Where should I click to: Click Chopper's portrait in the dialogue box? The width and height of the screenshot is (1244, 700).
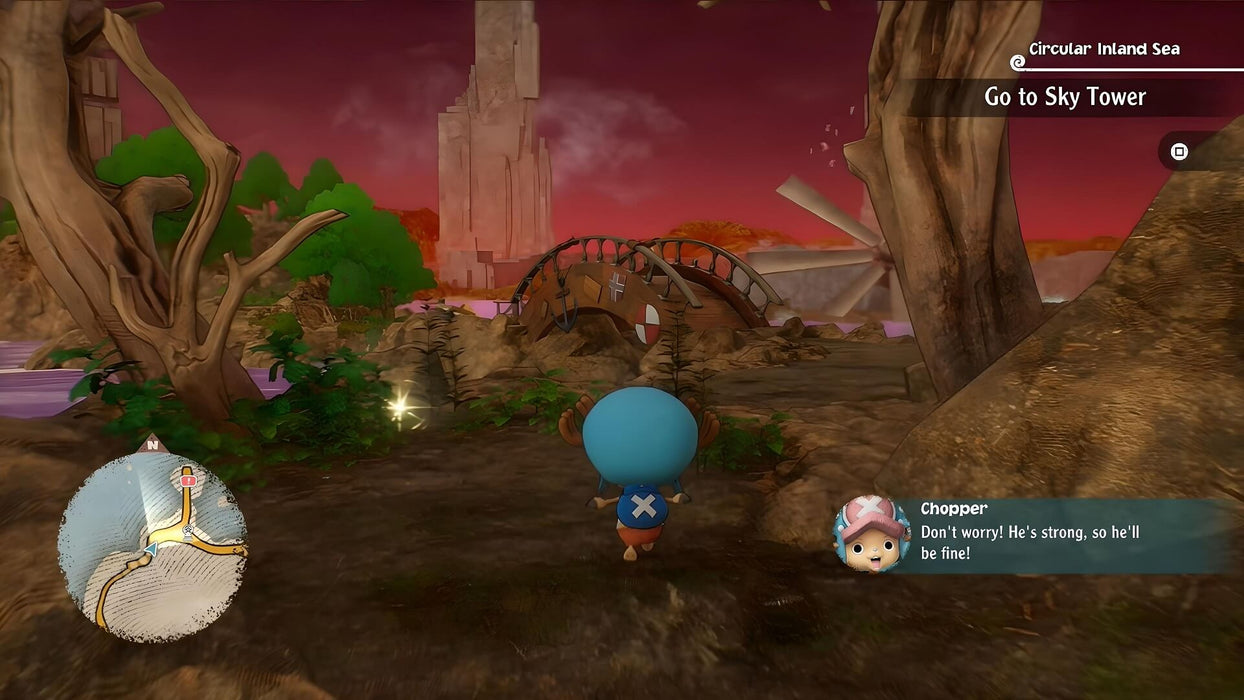(871, 534)
